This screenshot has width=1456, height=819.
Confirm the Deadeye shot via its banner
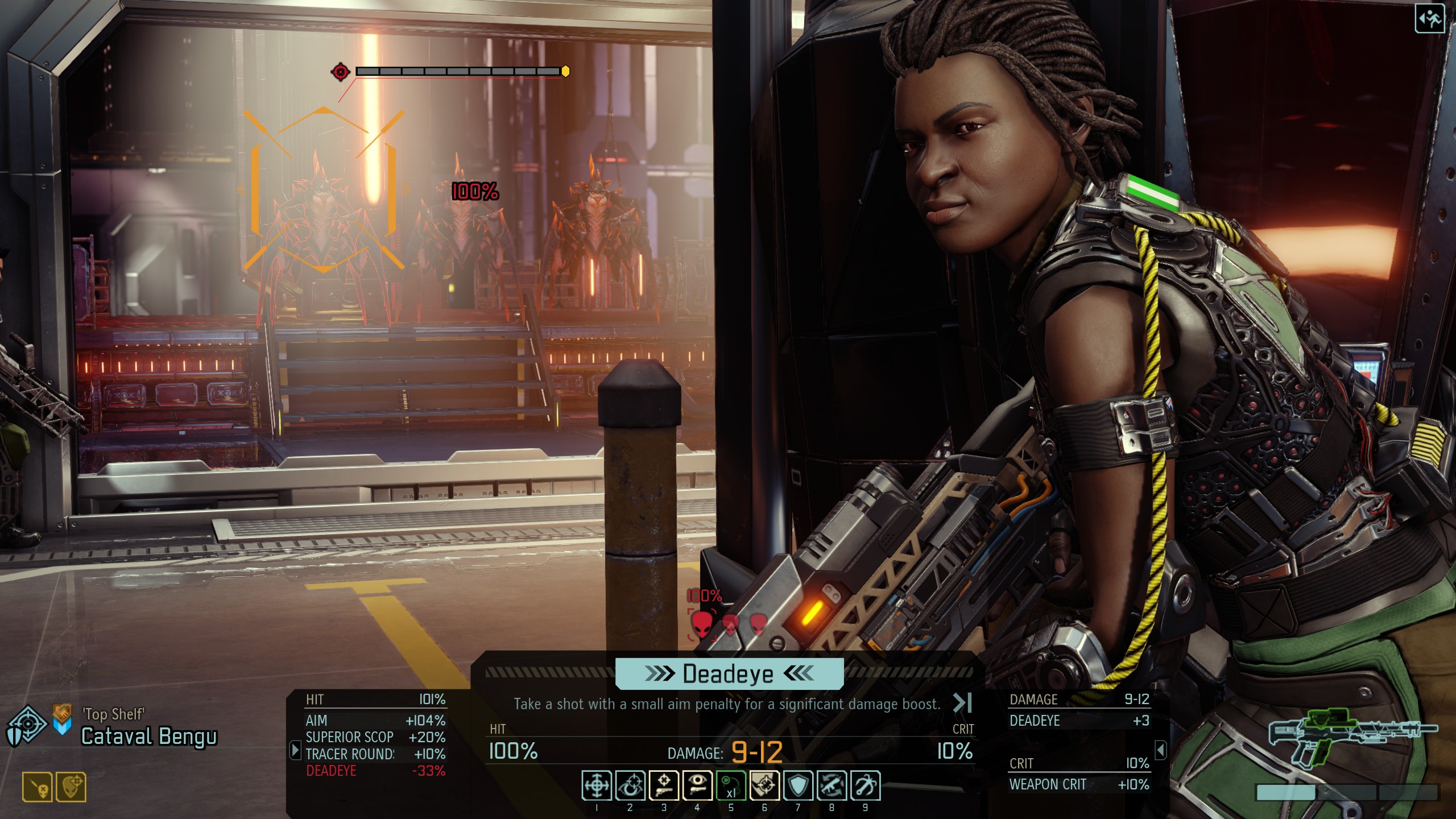pyautogui.click(x=729, y=674)
